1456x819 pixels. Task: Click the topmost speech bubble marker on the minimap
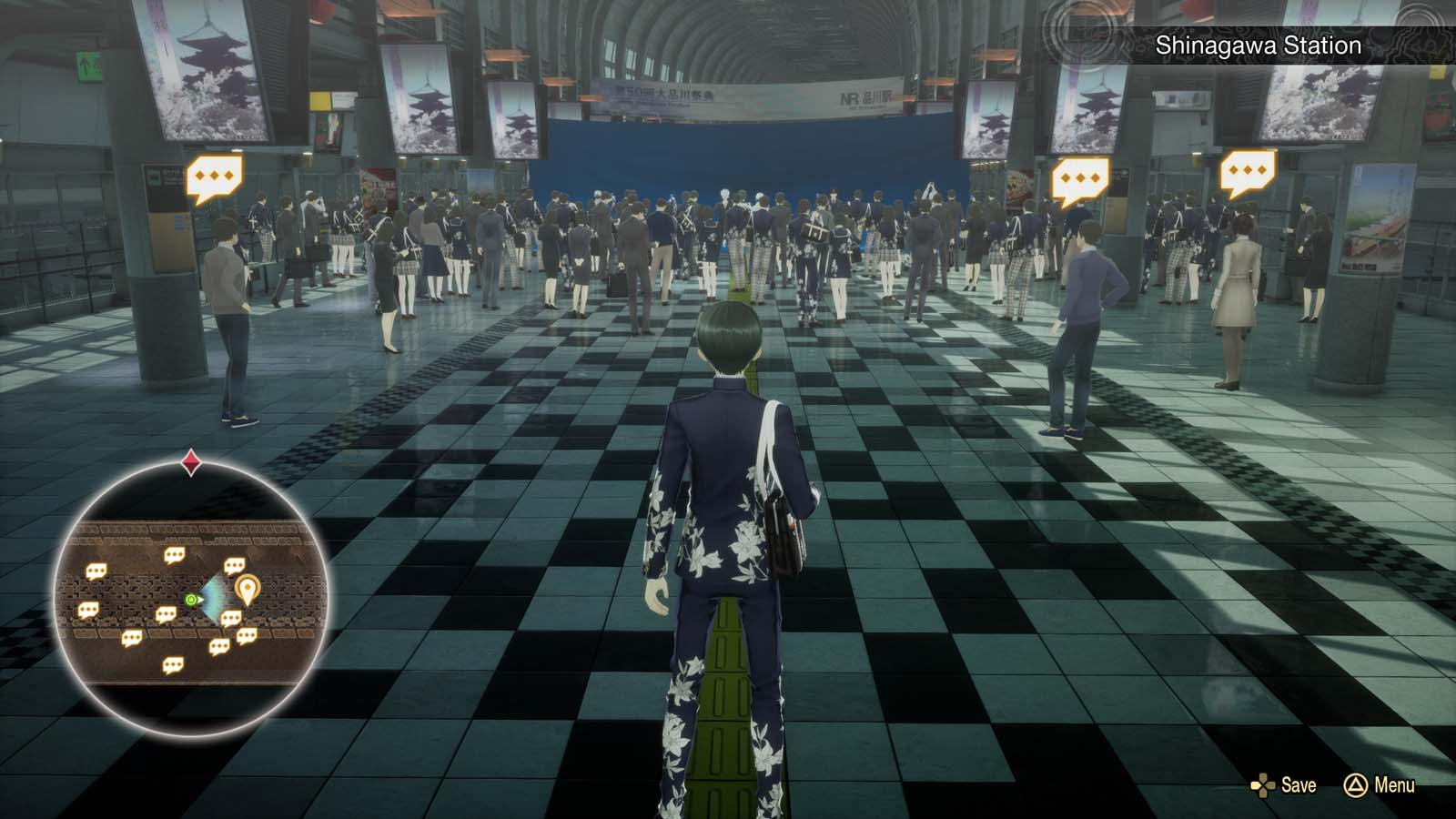(x=175, y=555)
